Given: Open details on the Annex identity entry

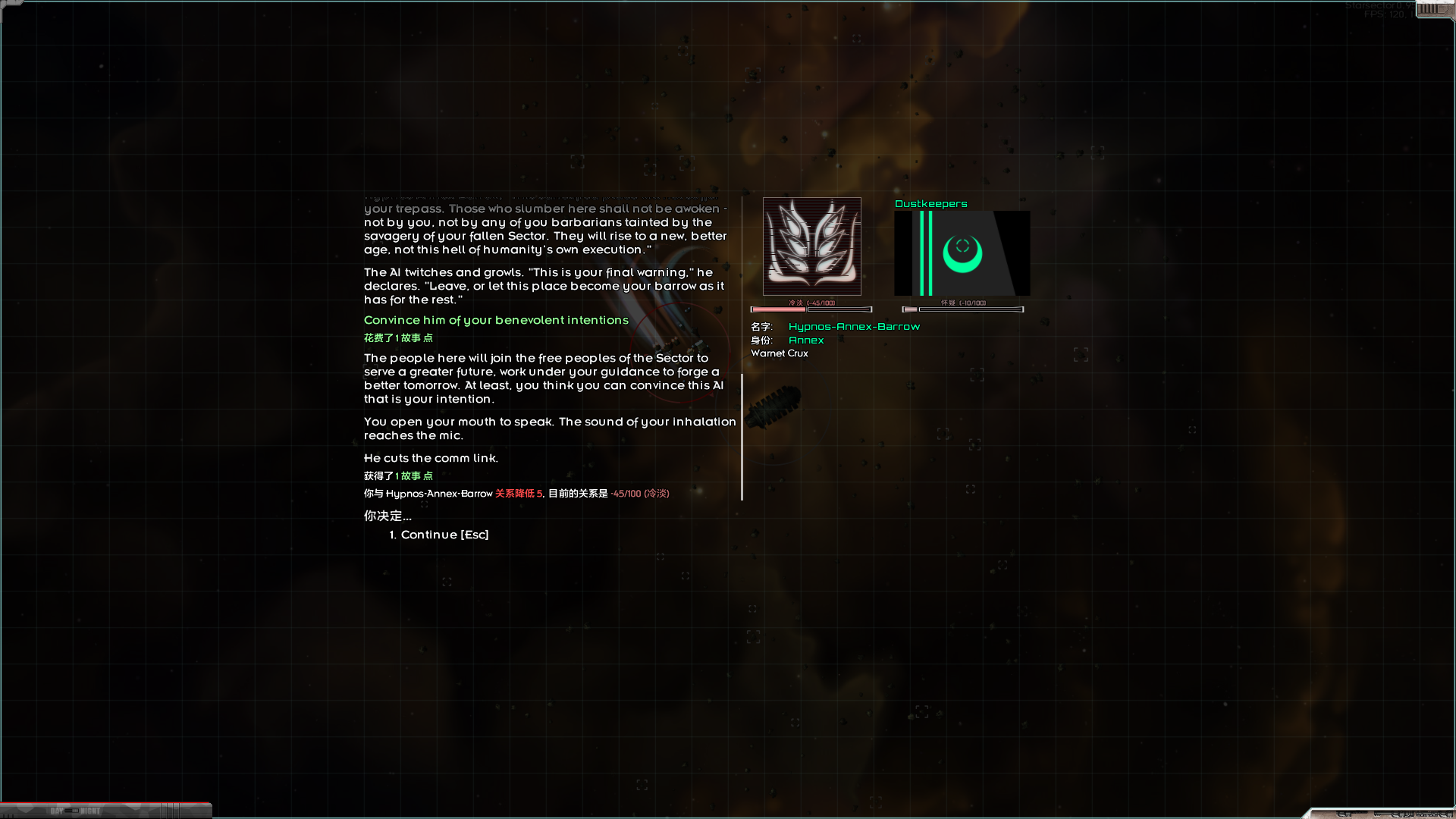Looking at the screenshot, I should point(806,340).
